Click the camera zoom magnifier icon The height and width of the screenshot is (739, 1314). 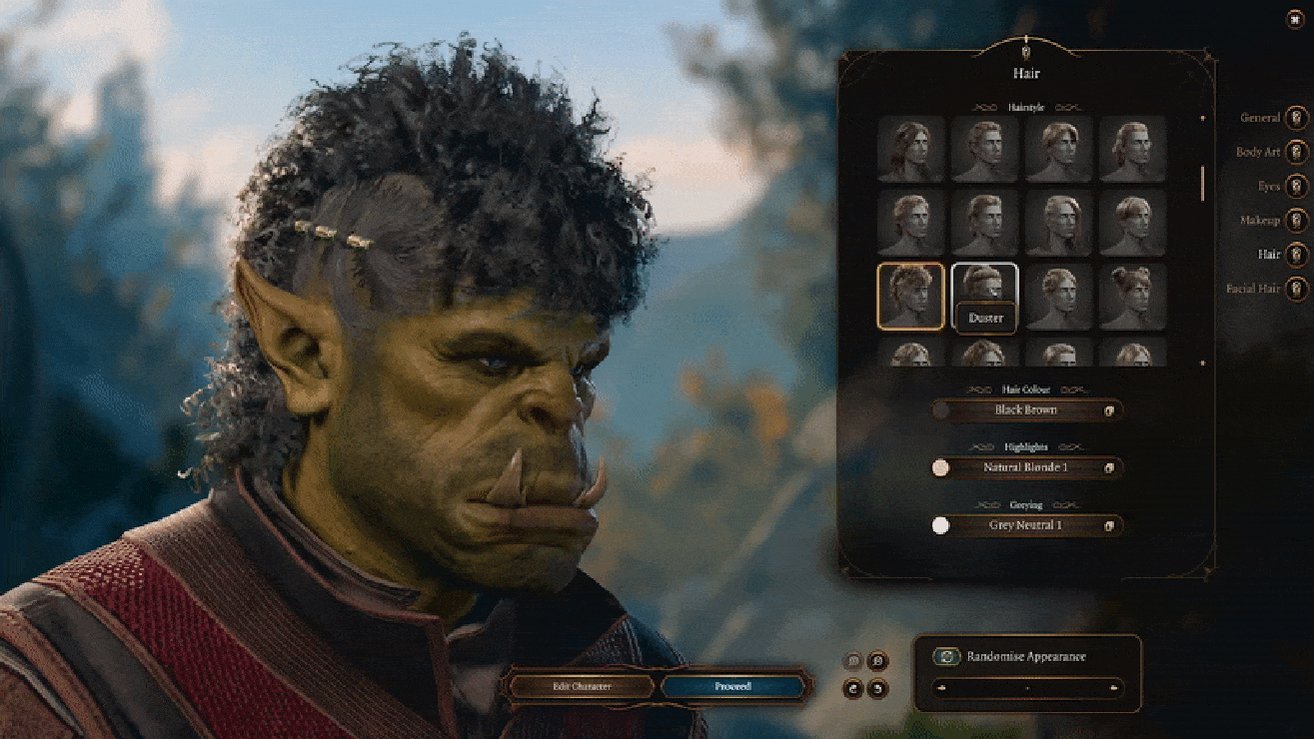tap(877, 660)
